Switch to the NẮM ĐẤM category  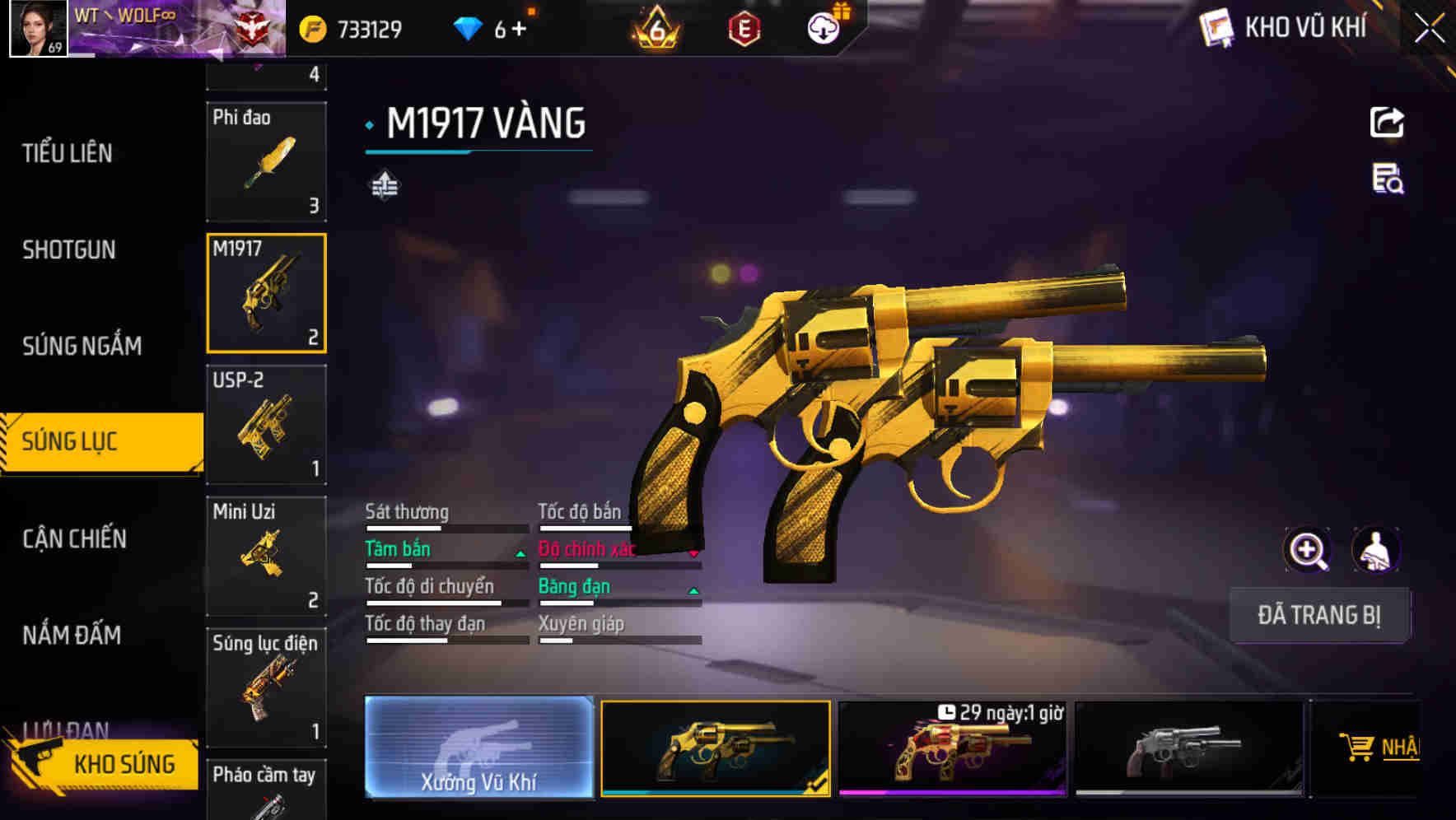(x=72, y=635)
